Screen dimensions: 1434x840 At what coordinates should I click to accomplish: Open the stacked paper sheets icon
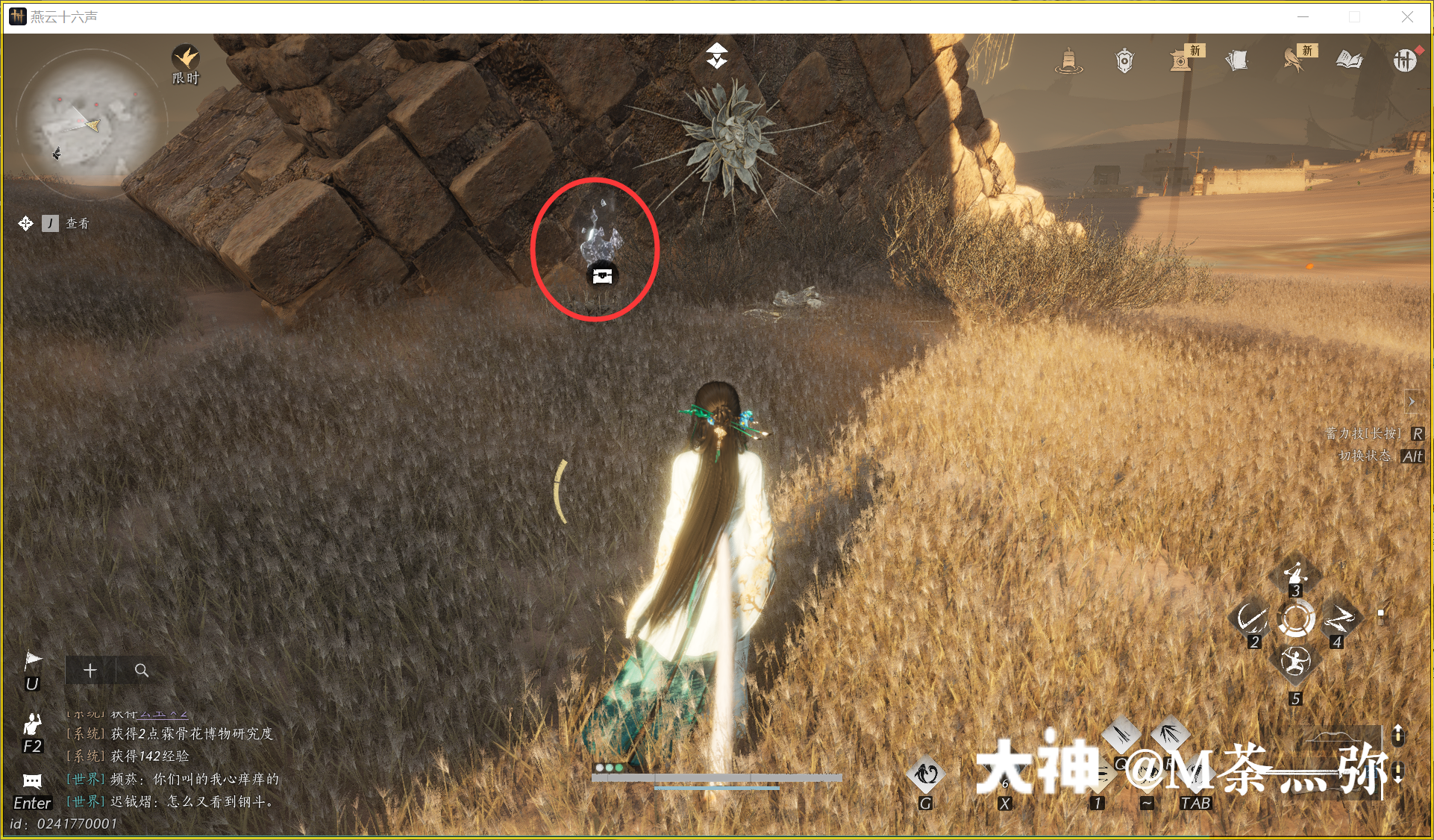1237,60
